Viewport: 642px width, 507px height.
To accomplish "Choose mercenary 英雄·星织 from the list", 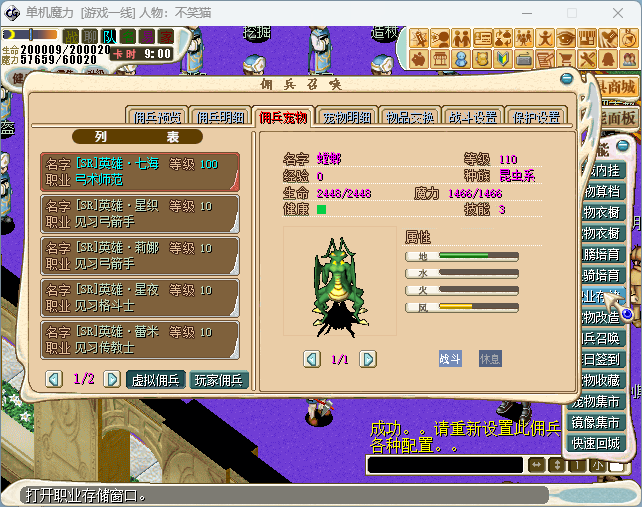I will (x=140, y=213).
